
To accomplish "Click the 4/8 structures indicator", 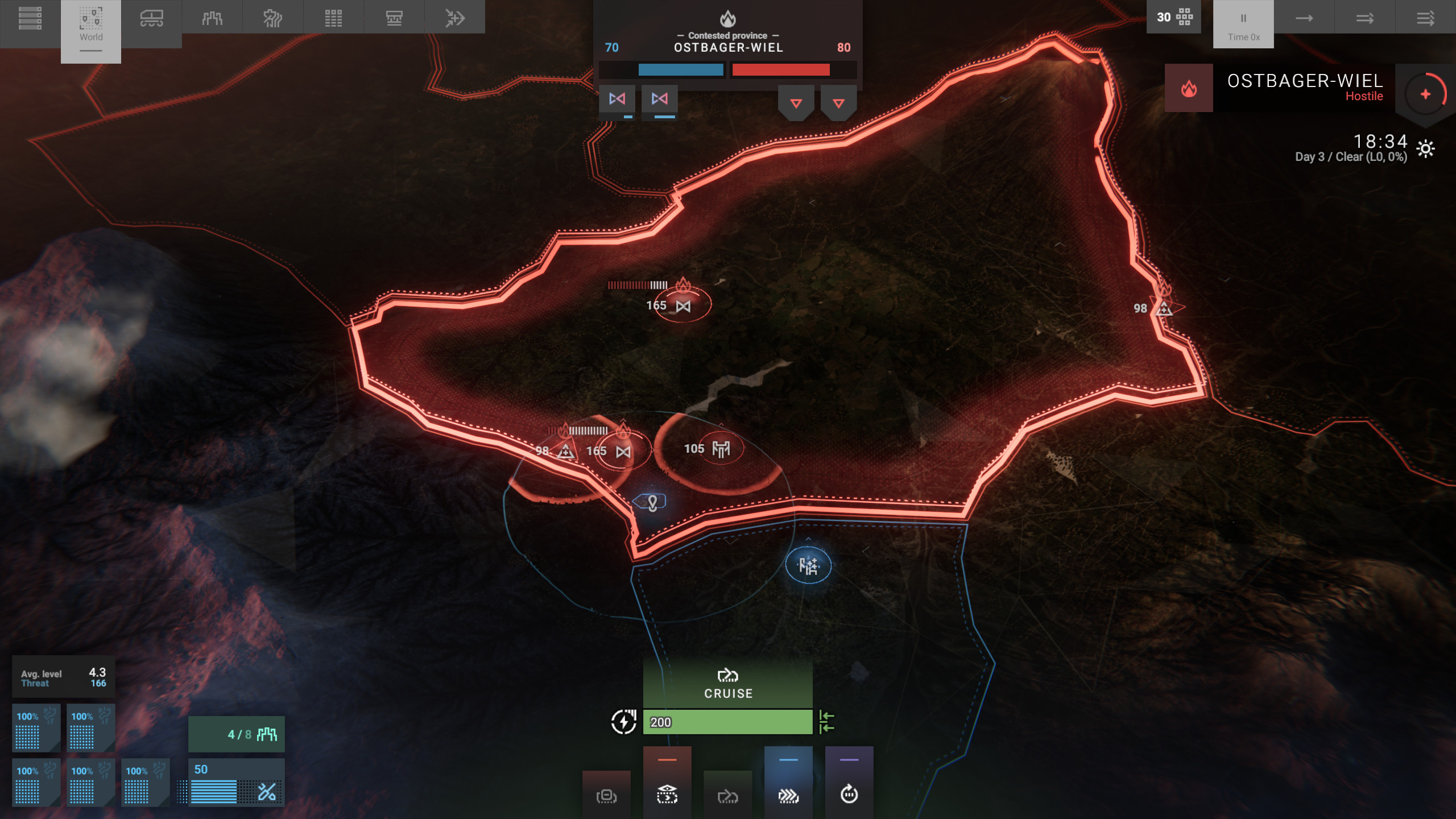I will click(x=237, y=734).
